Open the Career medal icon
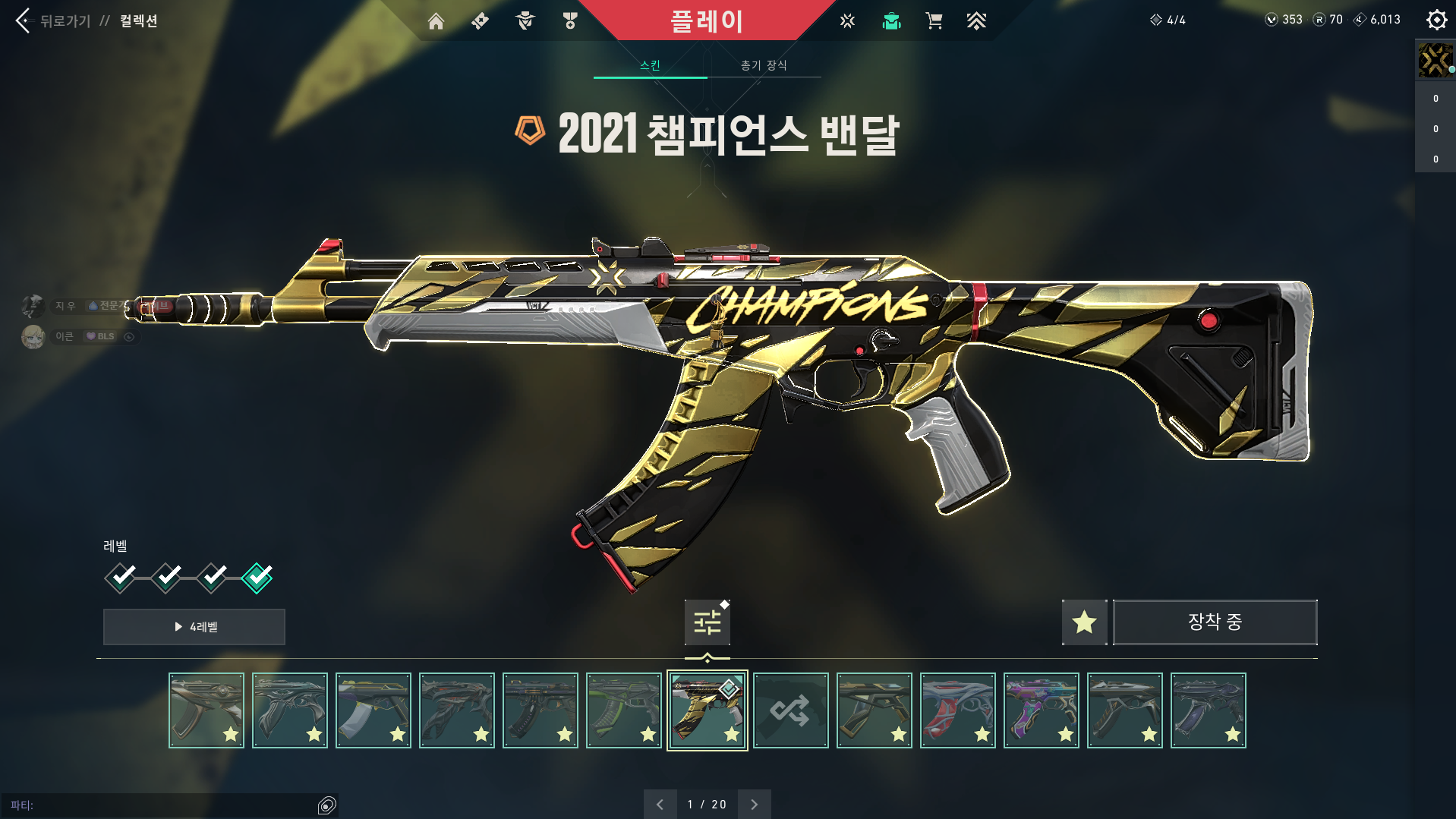Screen dimensions: 1456x819 click(570, 20)
